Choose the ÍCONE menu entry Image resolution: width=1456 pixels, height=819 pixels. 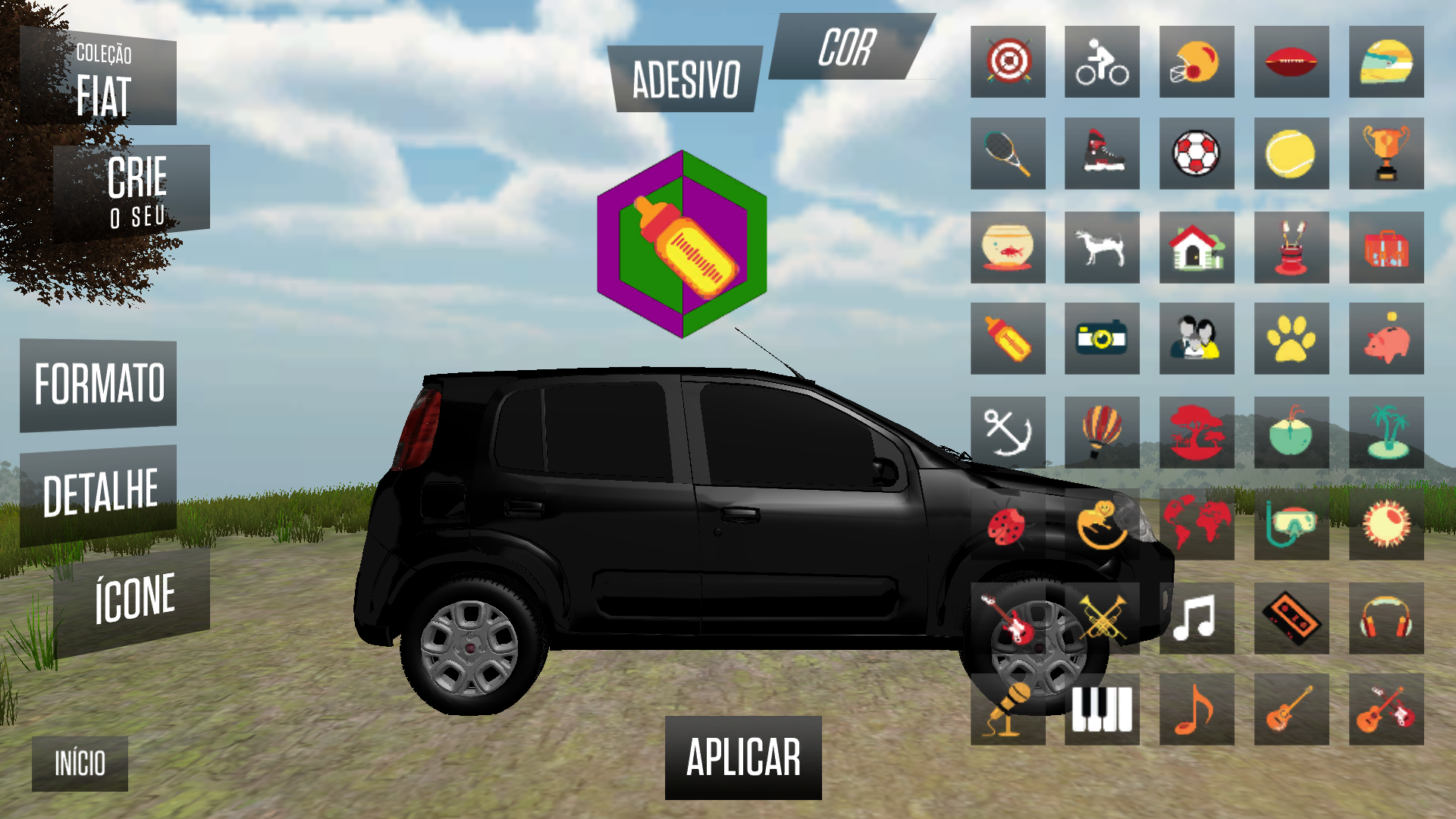coord(133,599)
